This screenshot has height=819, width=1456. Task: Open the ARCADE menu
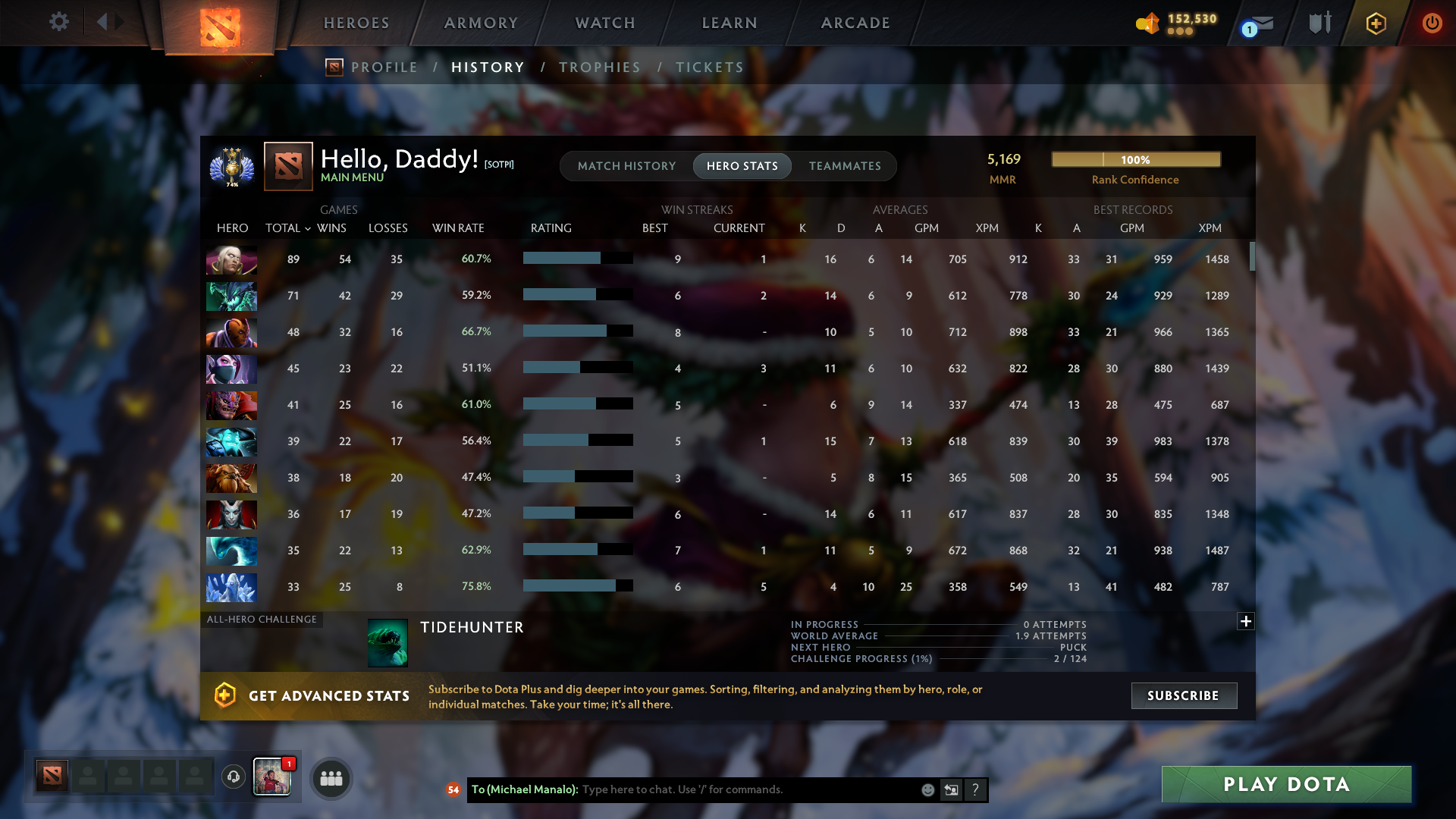tap(855, 23)
